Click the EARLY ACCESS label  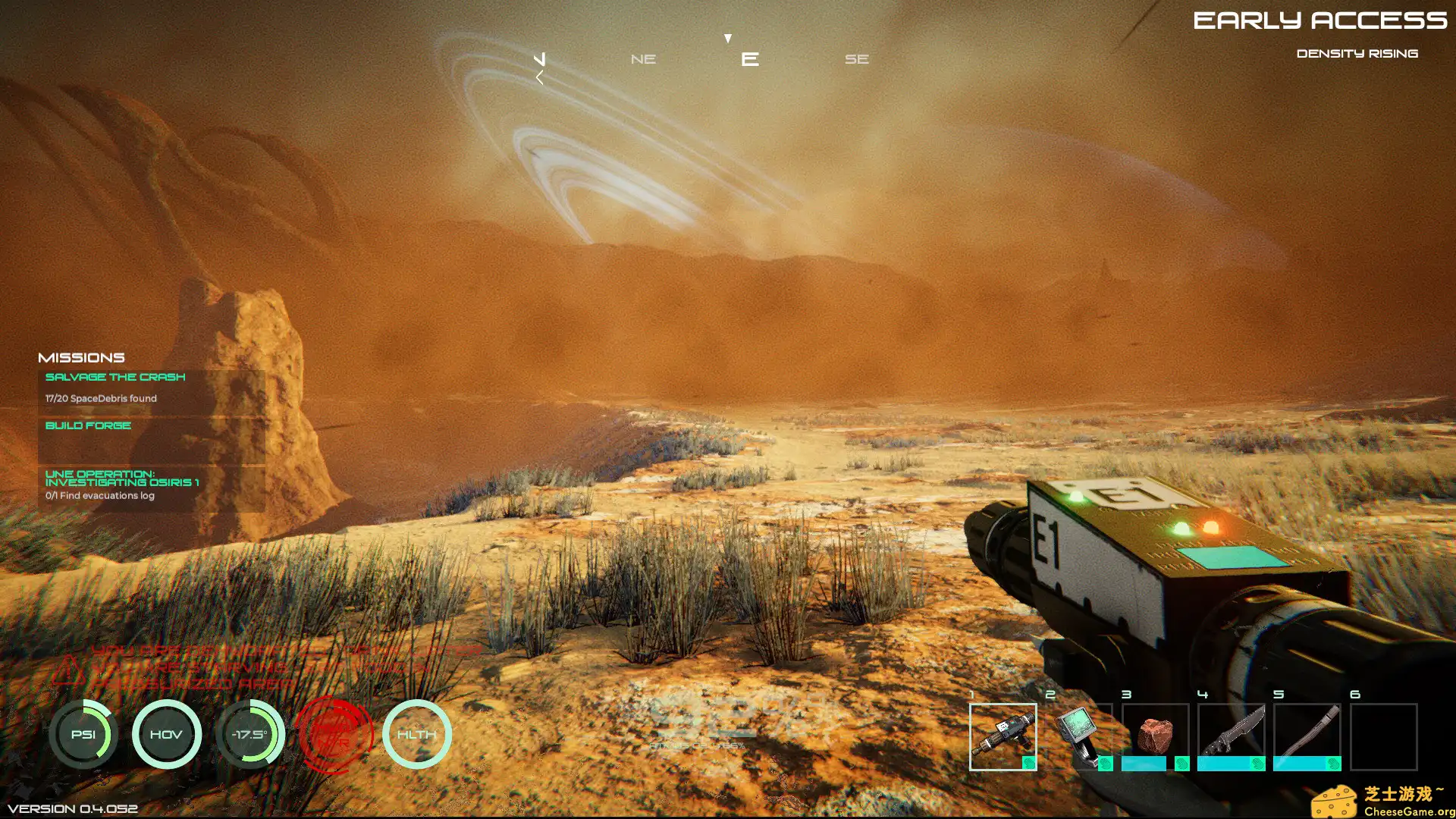click(x=1323, y=21)
